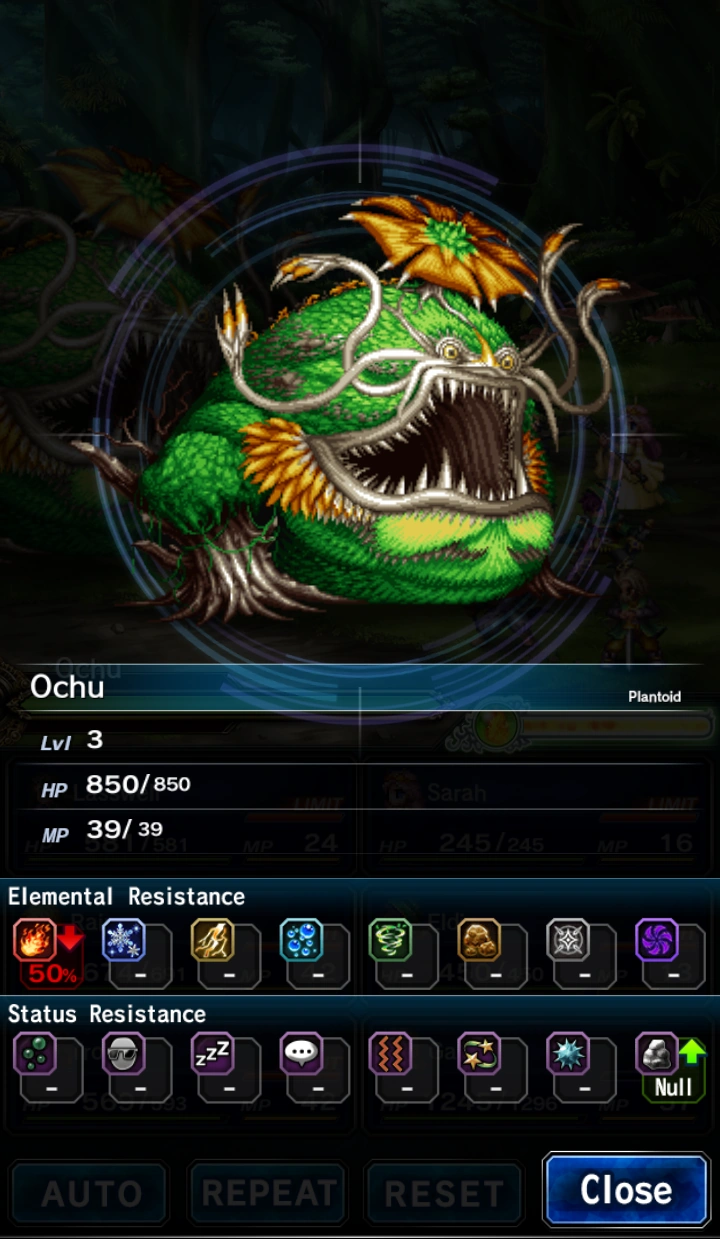The height and width of the screenshot is (1239, 720).
Task: Tap the confusion stars status icon
Action: pyautogui.click(x=479, y=1054)
